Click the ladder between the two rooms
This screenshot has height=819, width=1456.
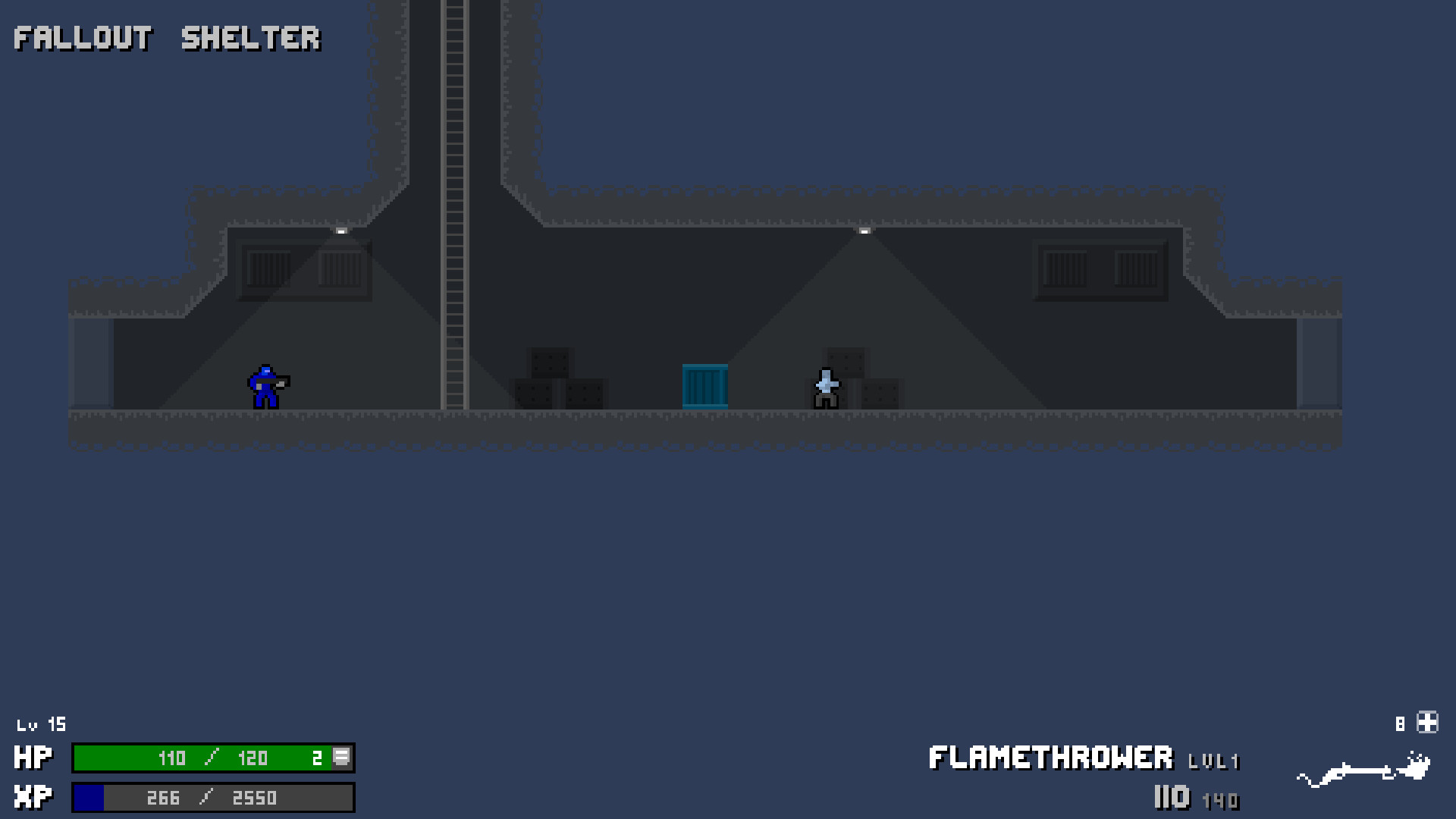coord(455,227)
